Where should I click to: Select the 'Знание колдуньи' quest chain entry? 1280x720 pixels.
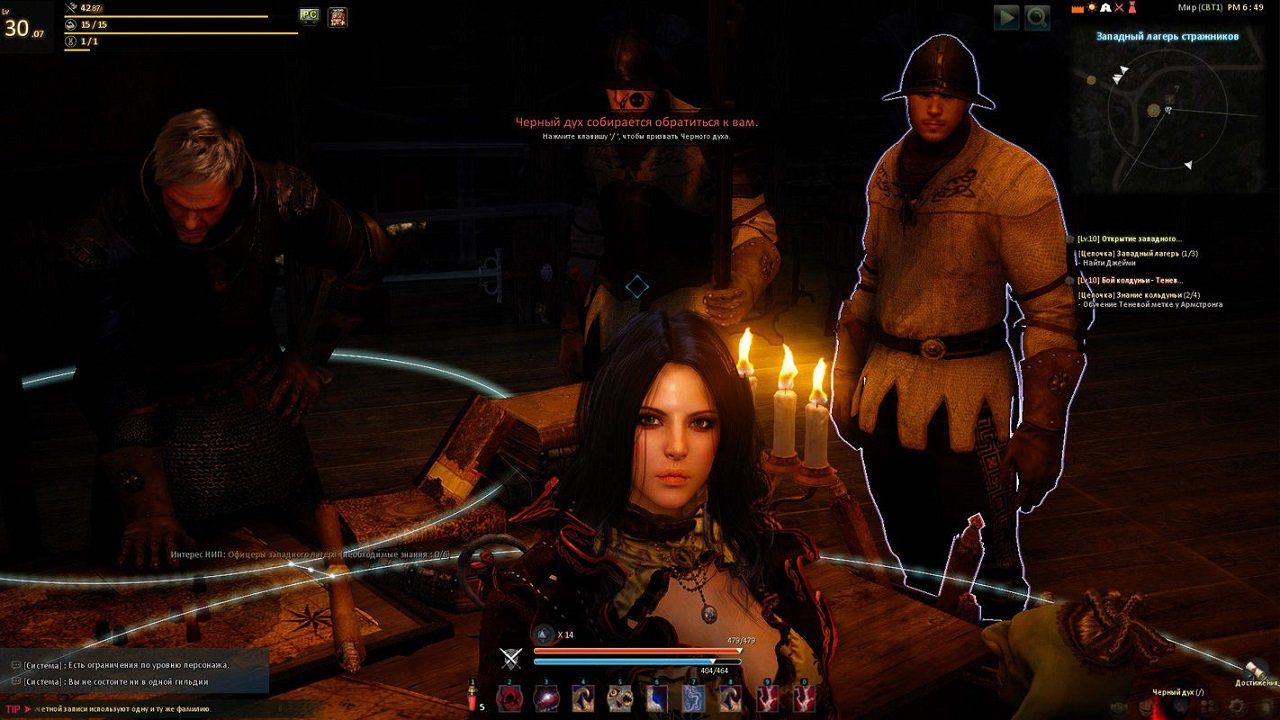[1138, 294]
